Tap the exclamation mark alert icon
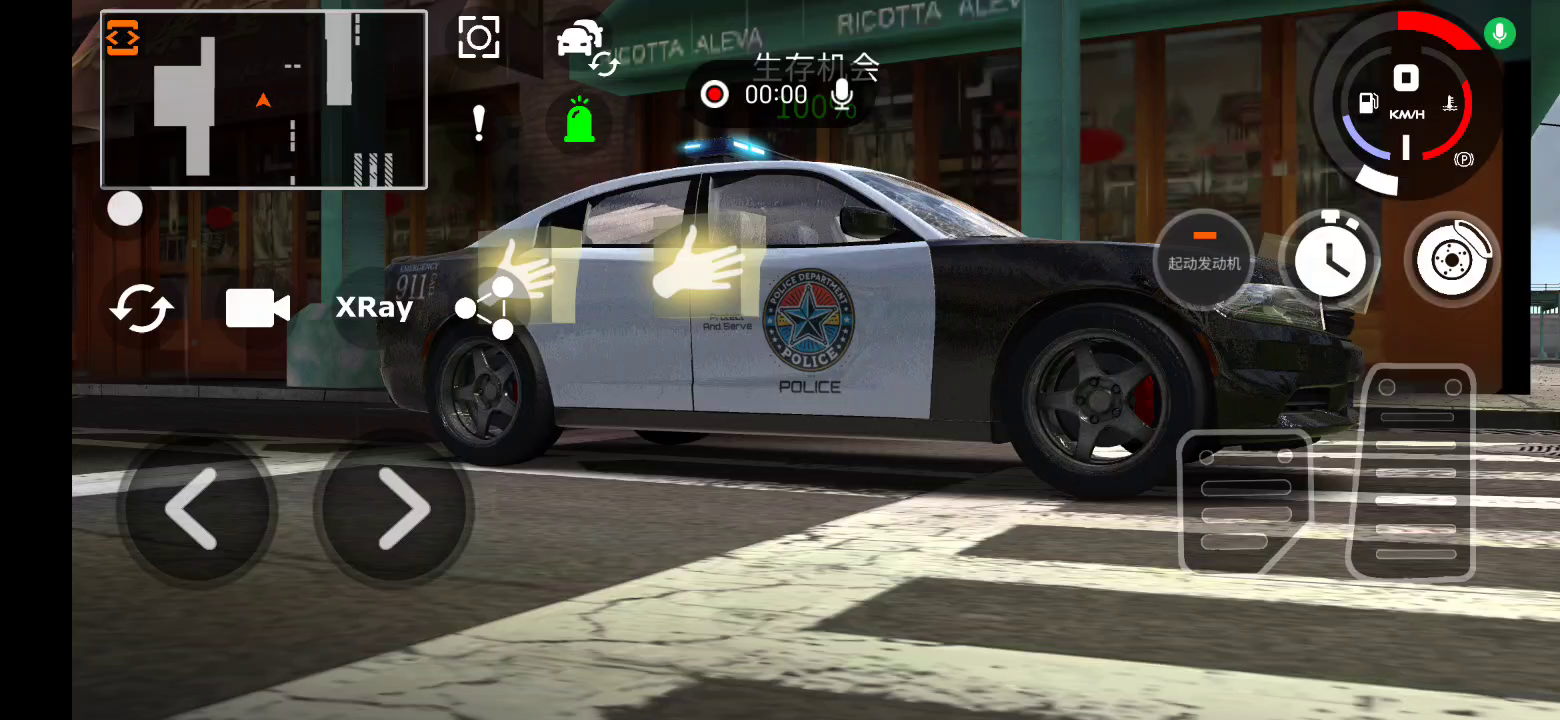 479,123
